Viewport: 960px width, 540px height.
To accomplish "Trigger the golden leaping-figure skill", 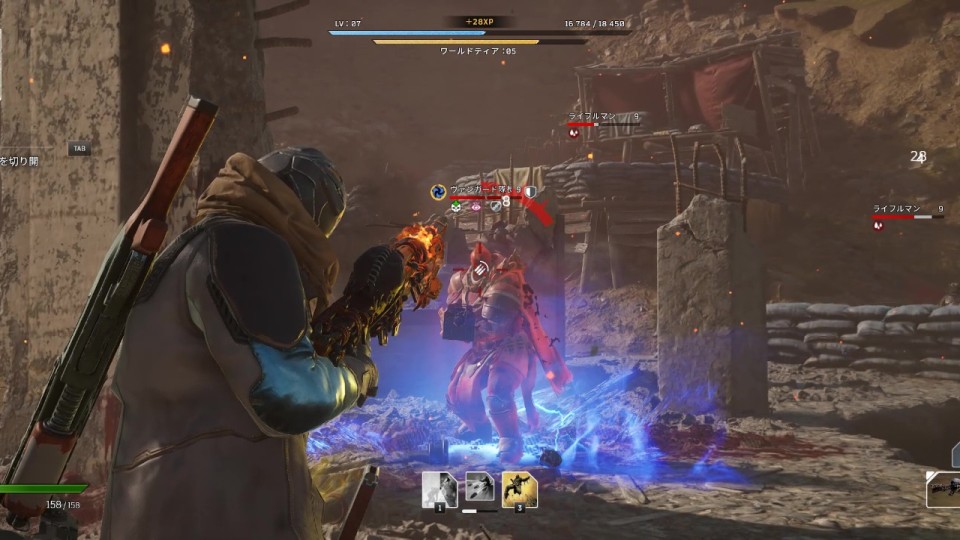I will coord(519,489).
